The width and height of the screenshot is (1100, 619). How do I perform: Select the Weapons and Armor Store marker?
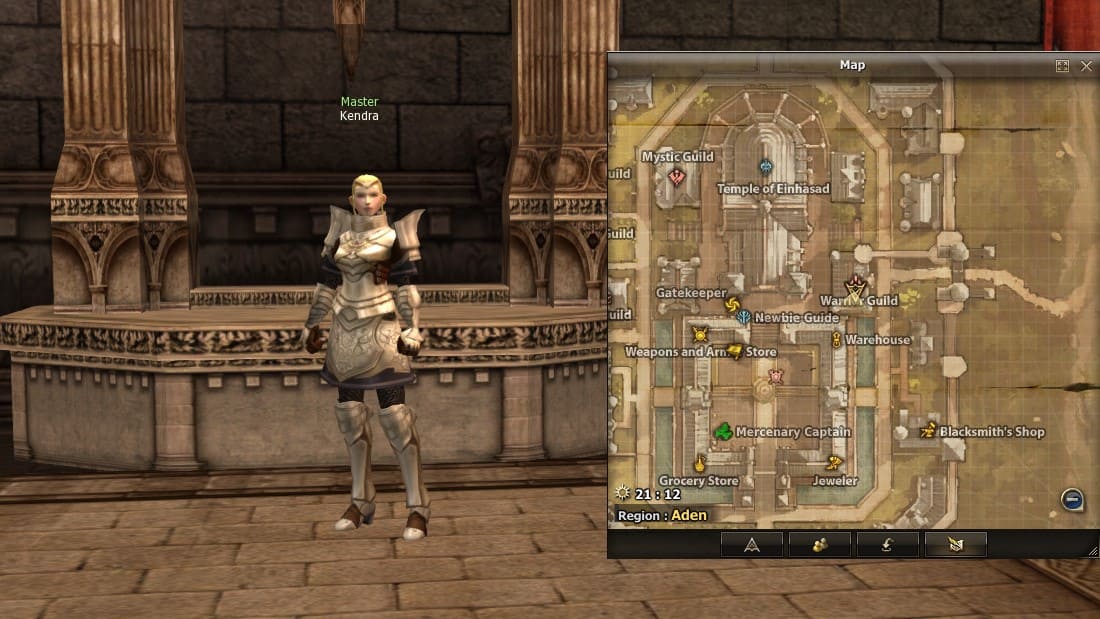tap(735, 352)
